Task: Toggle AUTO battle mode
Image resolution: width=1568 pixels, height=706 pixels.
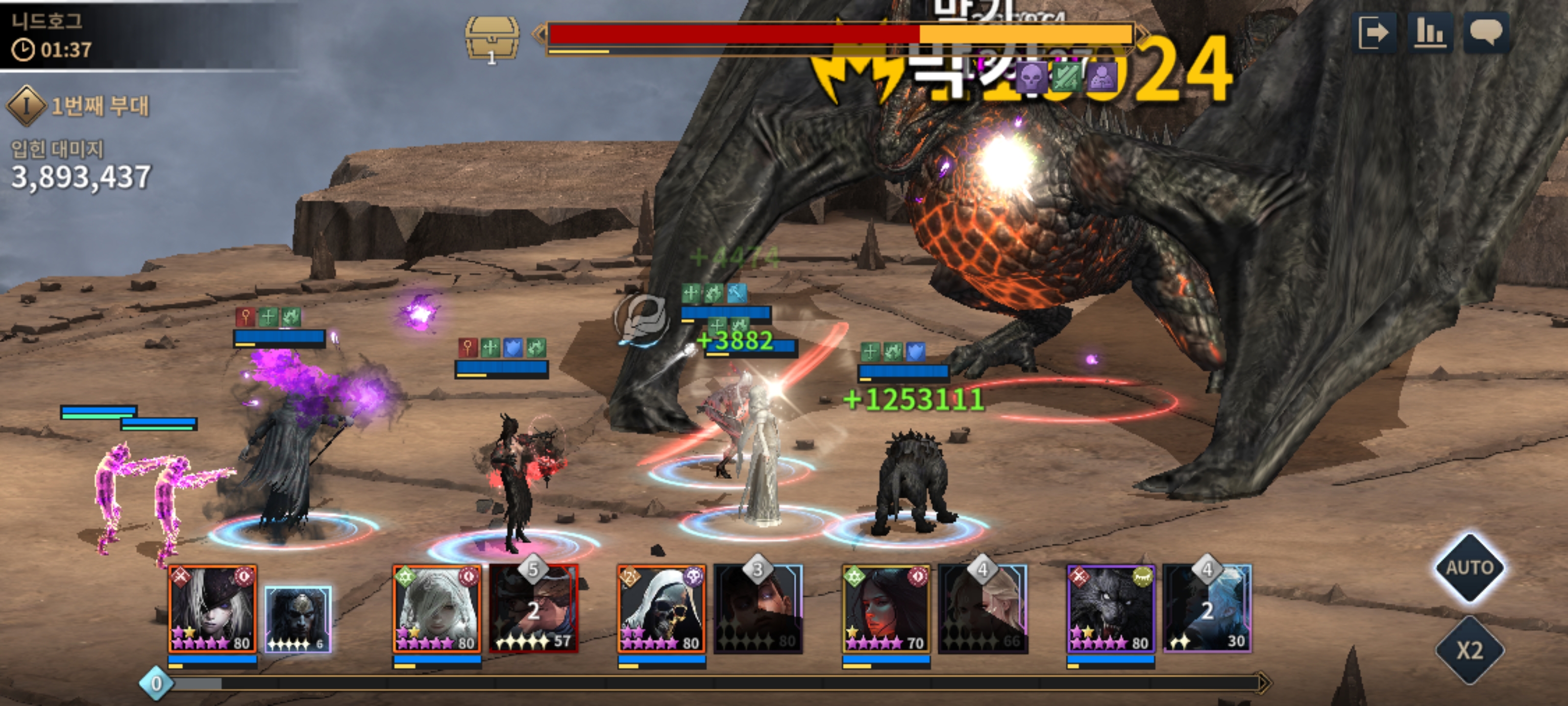Action: click(x=1470, y=568)
